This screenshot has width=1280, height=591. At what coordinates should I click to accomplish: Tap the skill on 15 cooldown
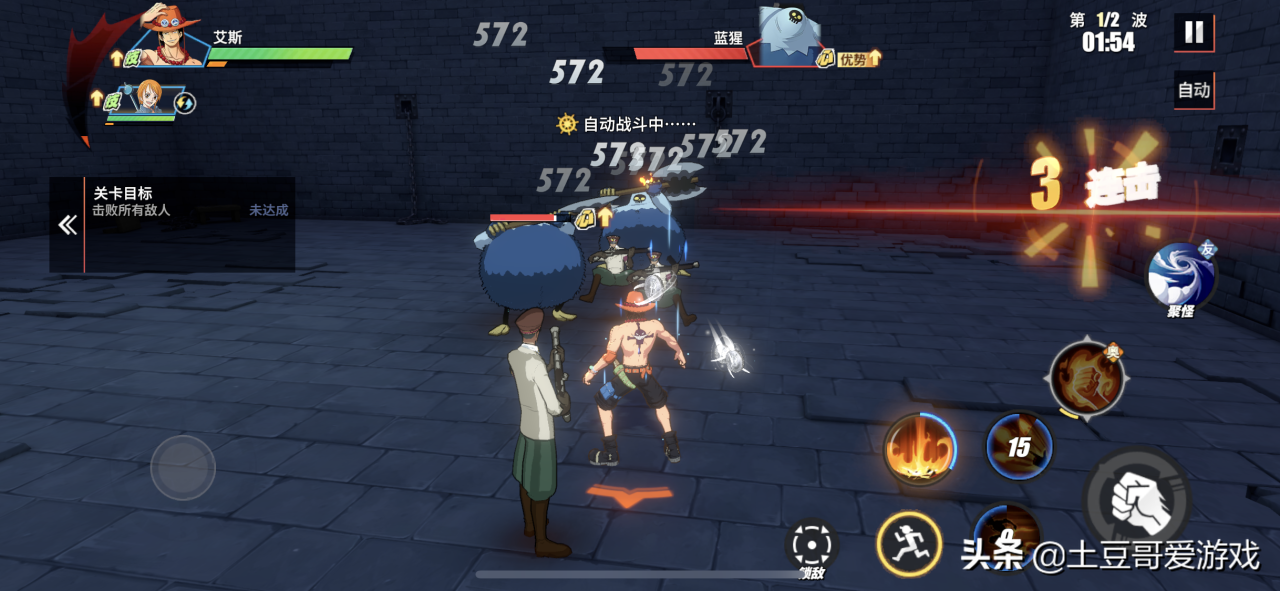(1019, 447)
